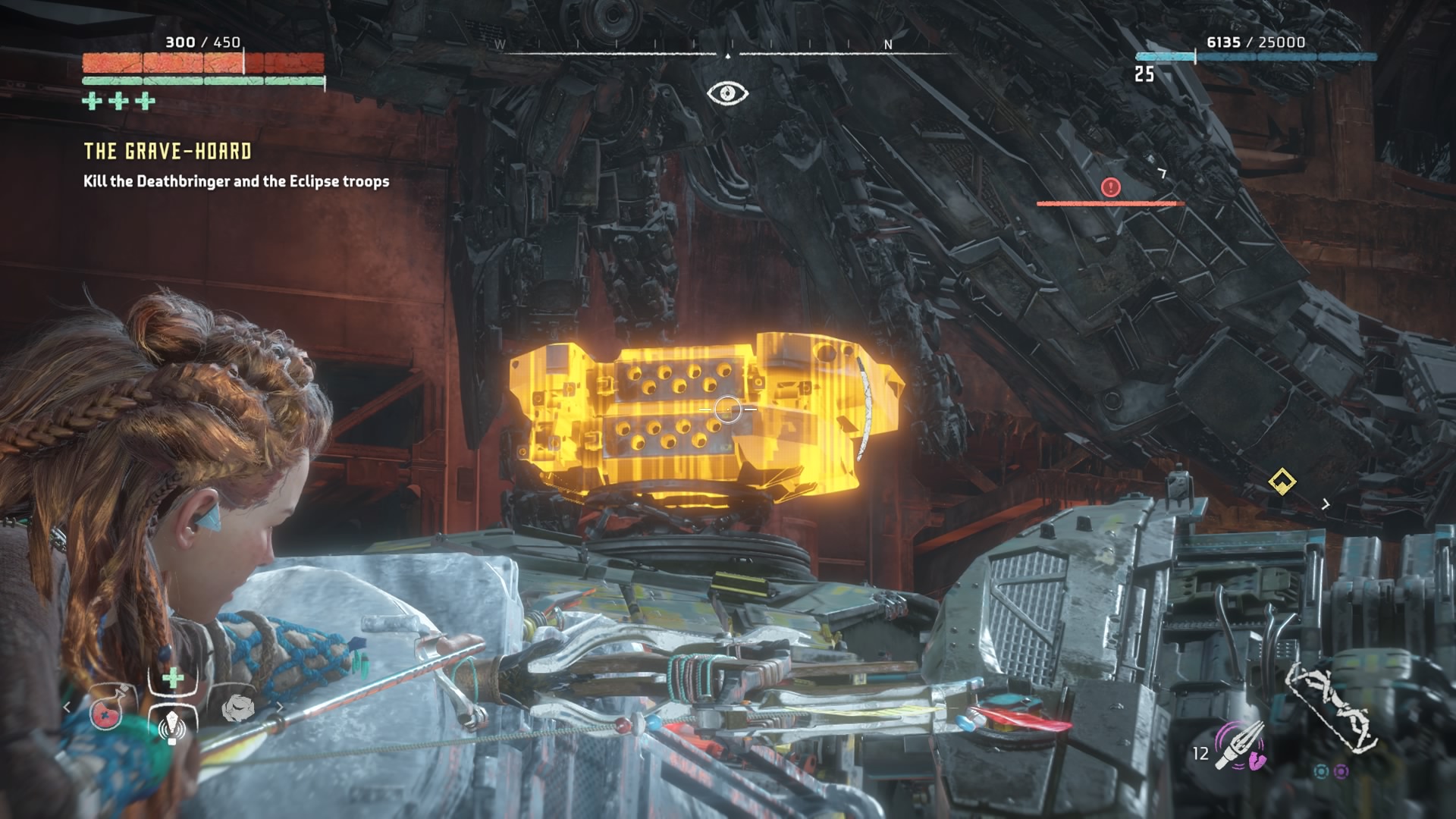Cycle the tool slots to the right
Viewport: 1456px width, 819px height.
coord(279,708)
